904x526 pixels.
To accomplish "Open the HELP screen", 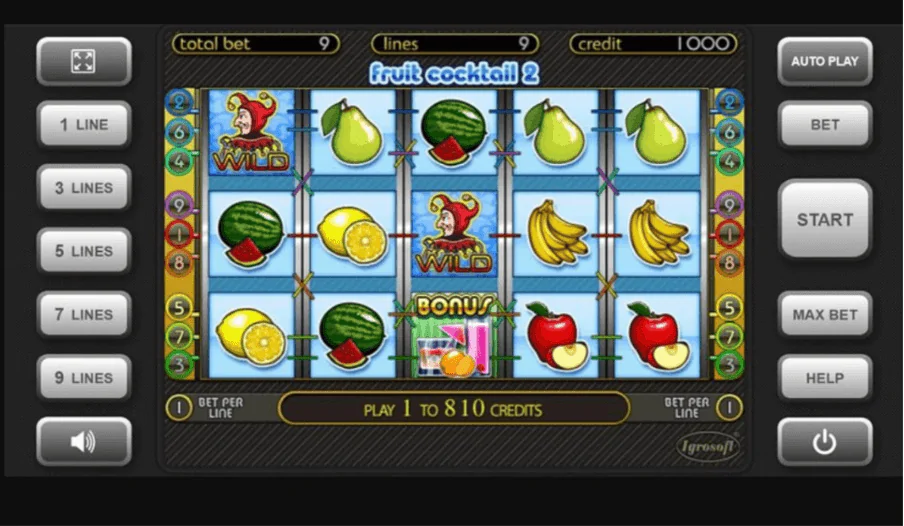I will (x=825, y=378).
